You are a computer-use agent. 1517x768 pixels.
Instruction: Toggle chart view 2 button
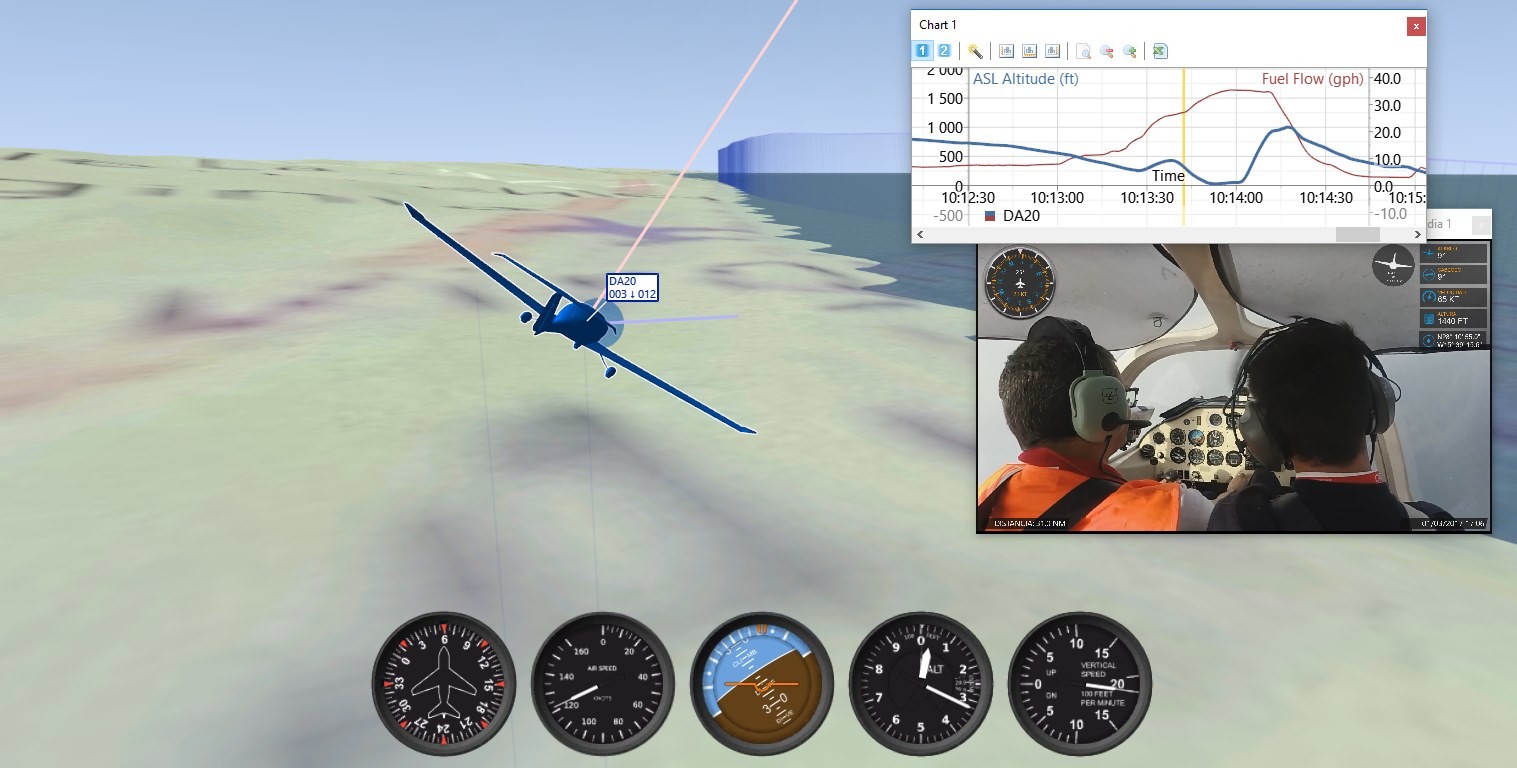click(945, 50)
